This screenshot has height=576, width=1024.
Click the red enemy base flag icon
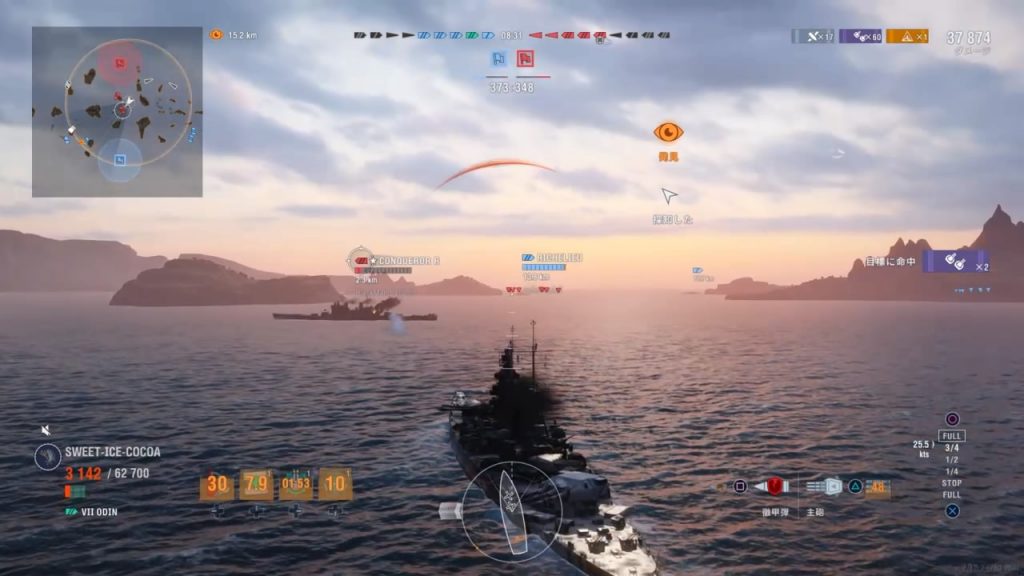click(x=525, y=59)
